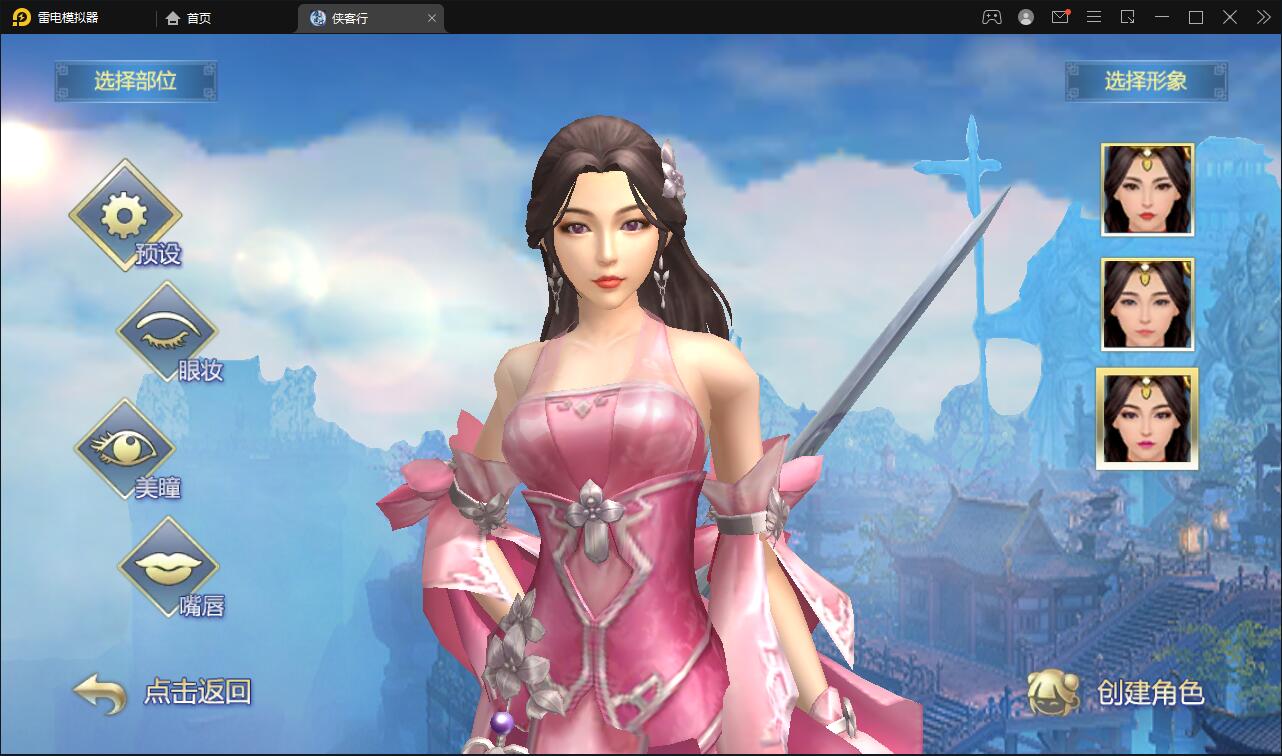
Task: Click the screen rotation icon in the title bar
Action: coord(1129,17)
